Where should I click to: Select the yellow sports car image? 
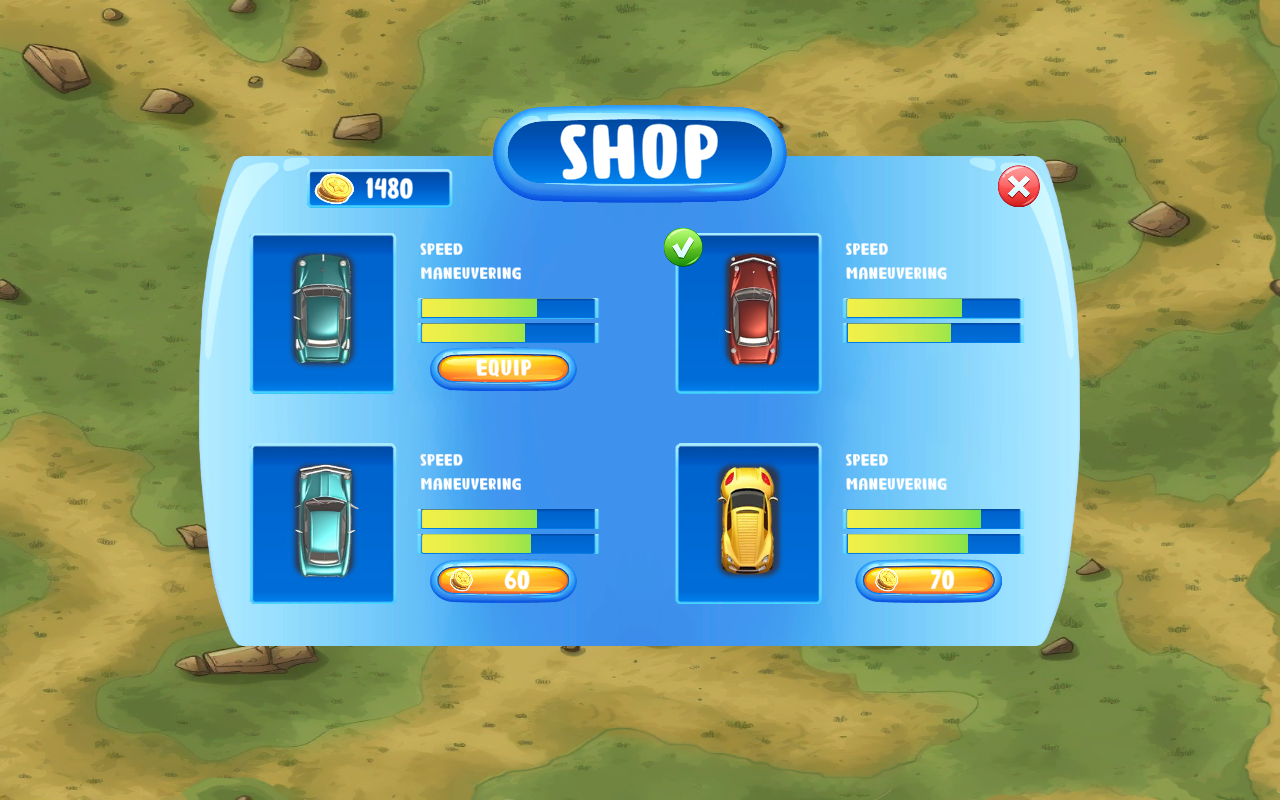pyautogui.click(x=748, y=524)
